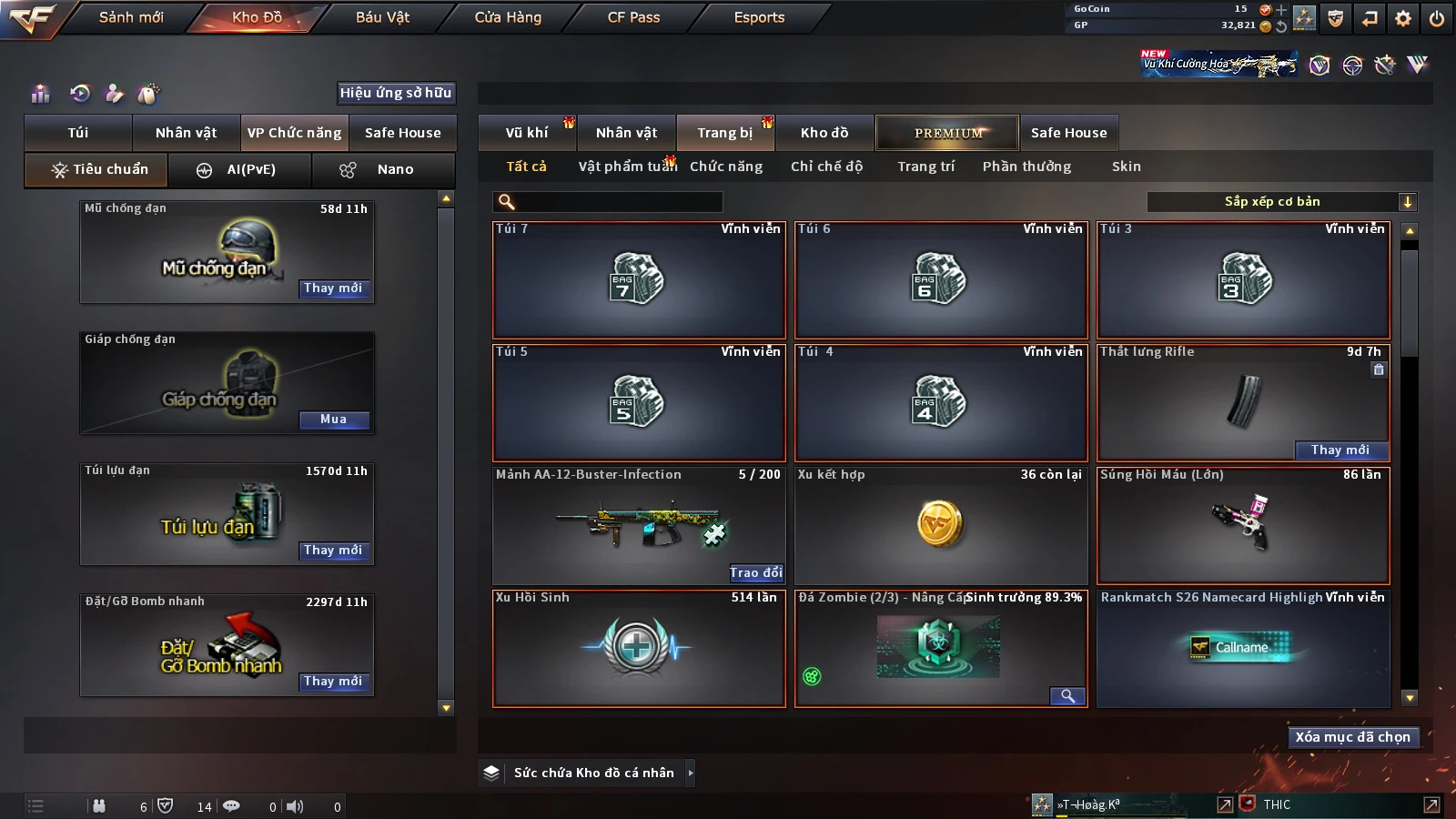1456x819 pixels.
Task: Open the settings gear icon
Action: coord(1403,18)
